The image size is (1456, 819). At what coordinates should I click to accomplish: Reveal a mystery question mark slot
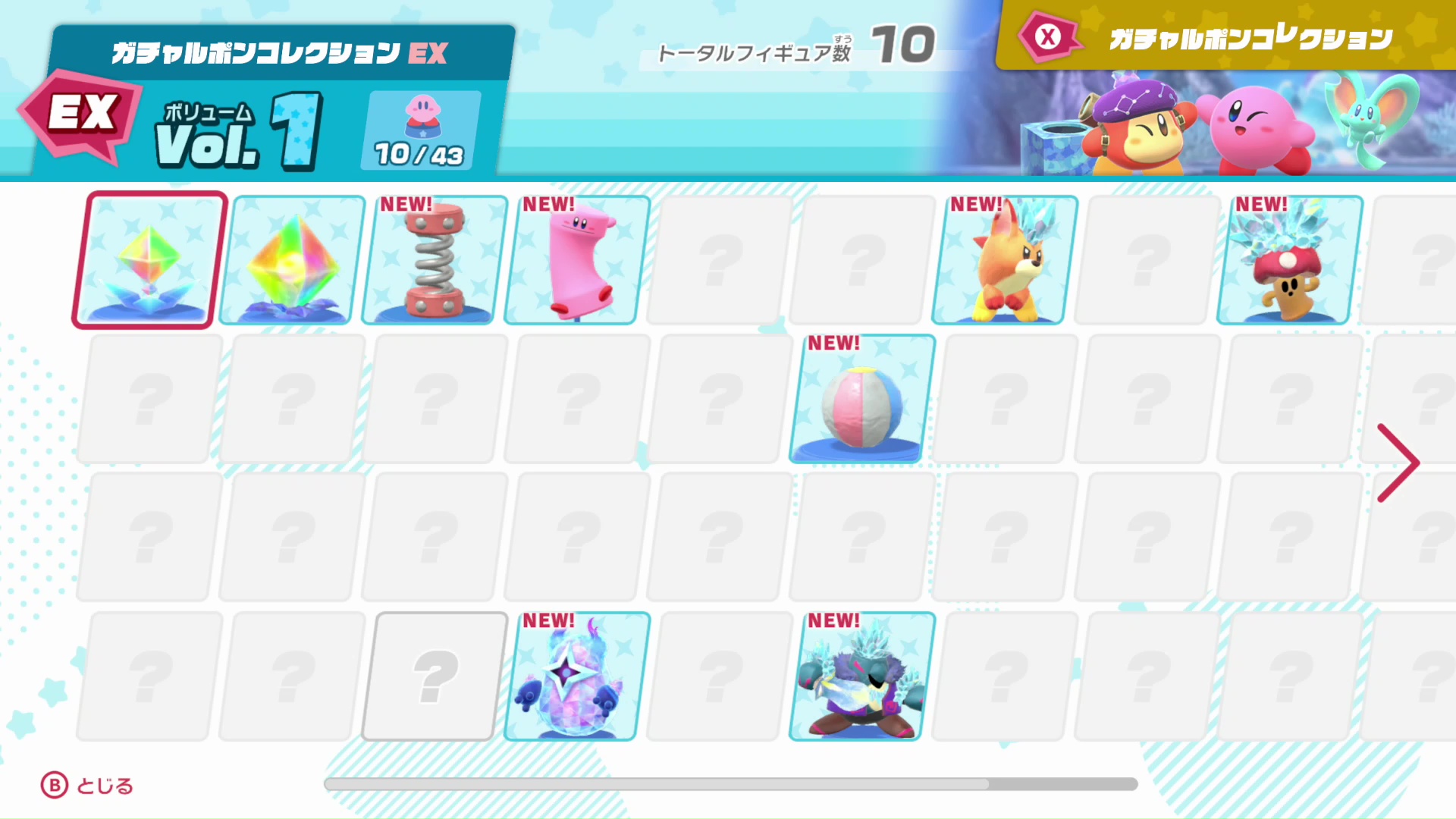coord(714,262)
